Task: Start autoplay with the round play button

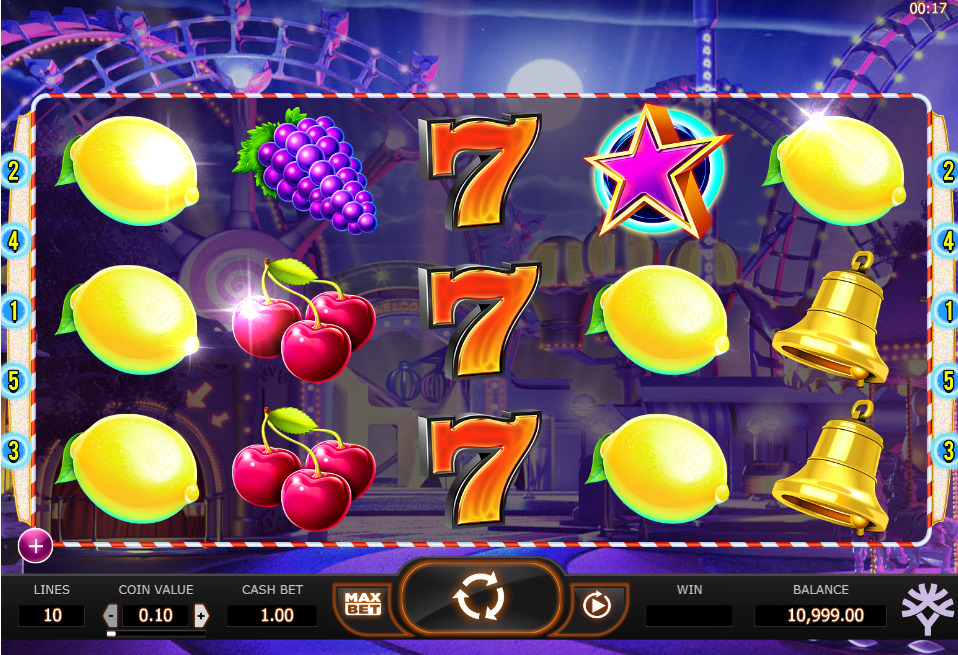Action: 595,604
